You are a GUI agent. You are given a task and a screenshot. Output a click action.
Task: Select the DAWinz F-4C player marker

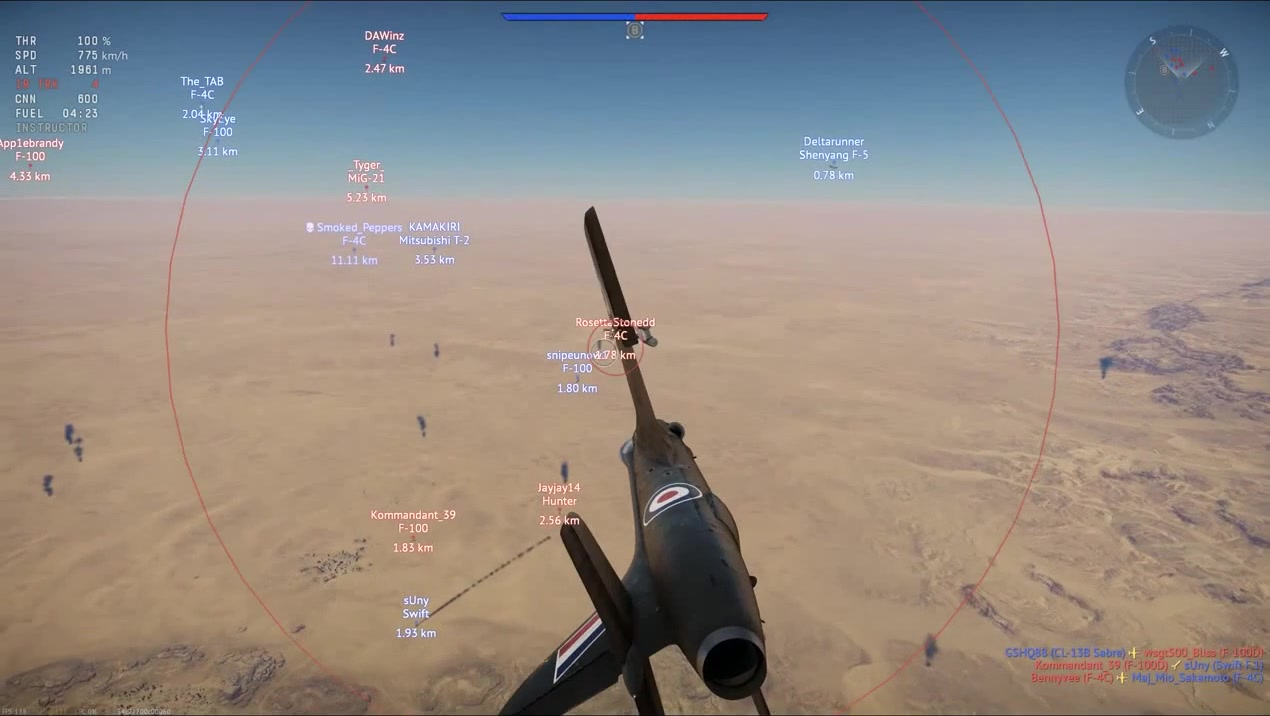tap(384, 50)
